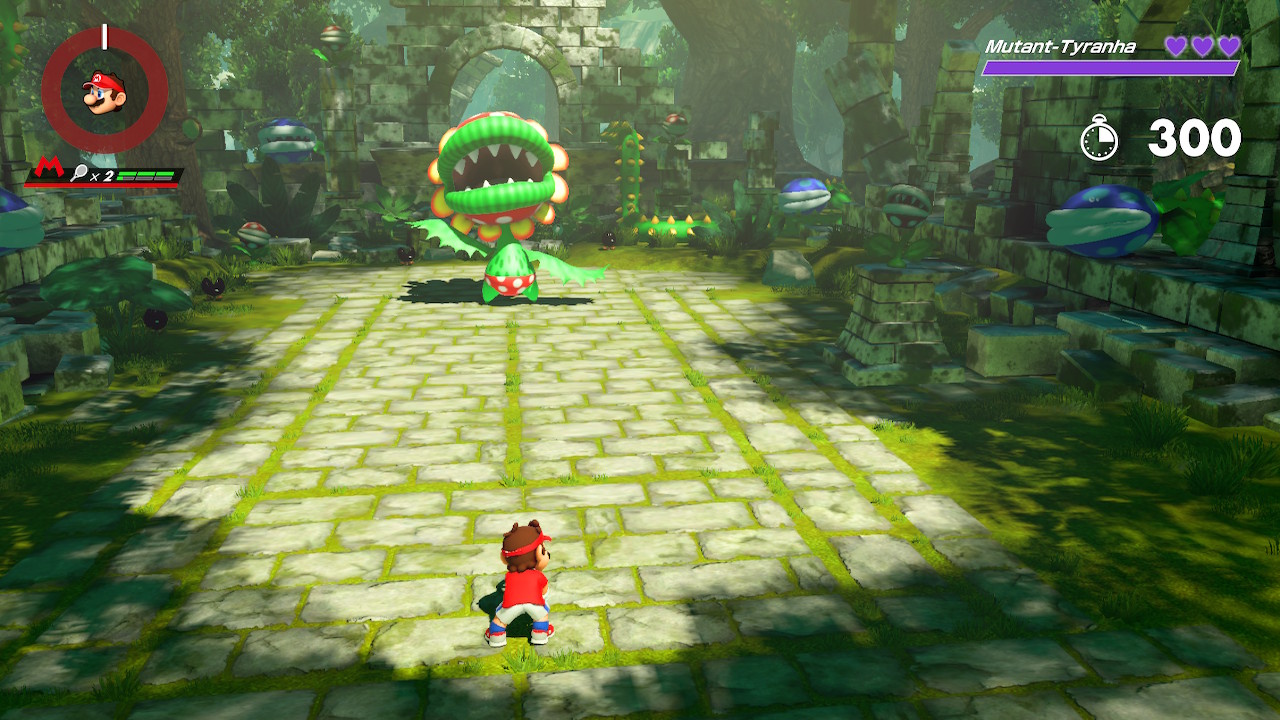Viewport: 1280px width, 720px height.
Task: Click the stopwatch icon beside the timer
Action: 1100,138
